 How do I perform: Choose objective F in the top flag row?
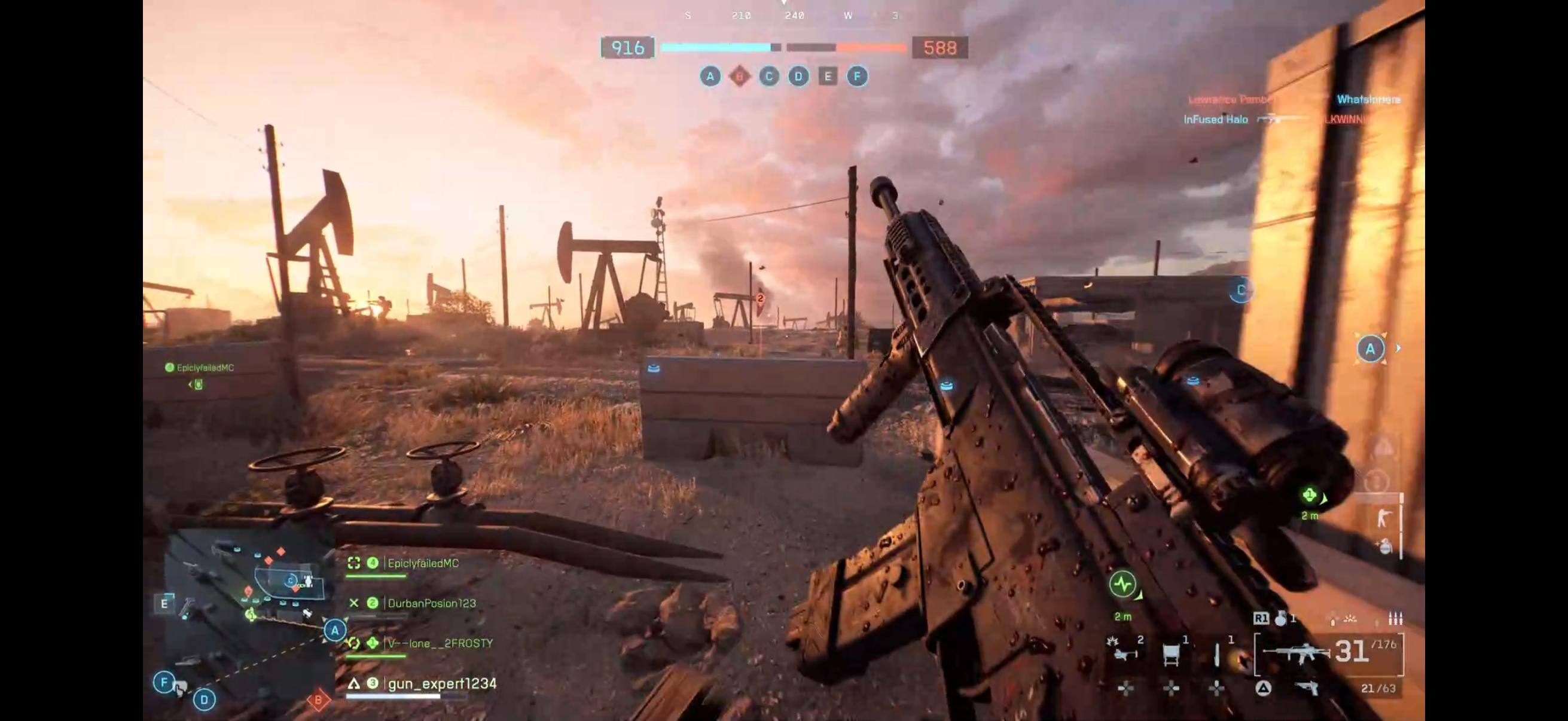point(857,77)
